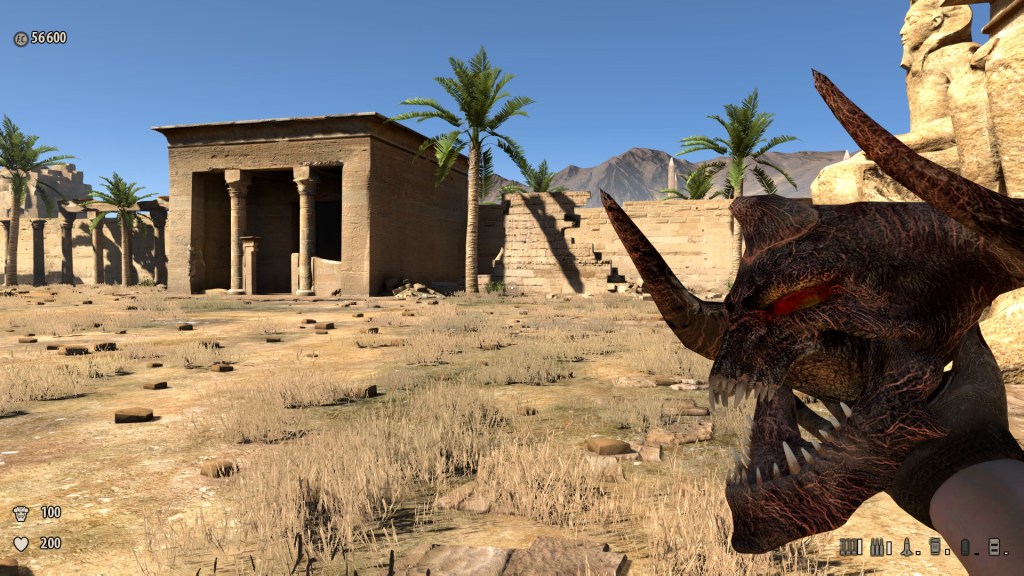This screenshot has height=576, width=1024.
Task: Choose the rocket ammo icon
Action: (907, 546)
